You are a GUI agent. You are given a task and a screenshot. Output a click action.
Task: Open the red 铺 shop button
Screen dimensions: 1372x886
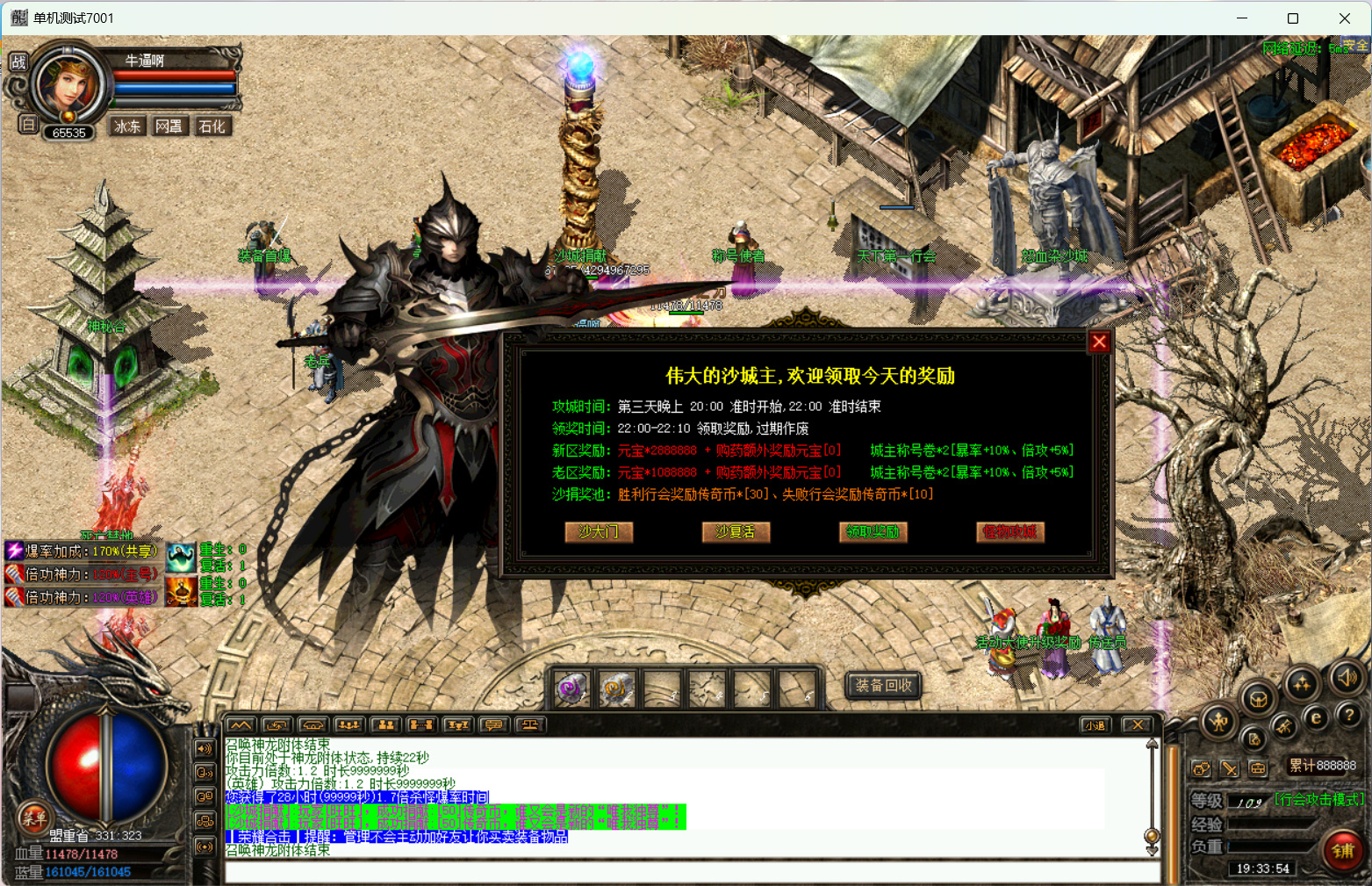tap(1343, 850)
